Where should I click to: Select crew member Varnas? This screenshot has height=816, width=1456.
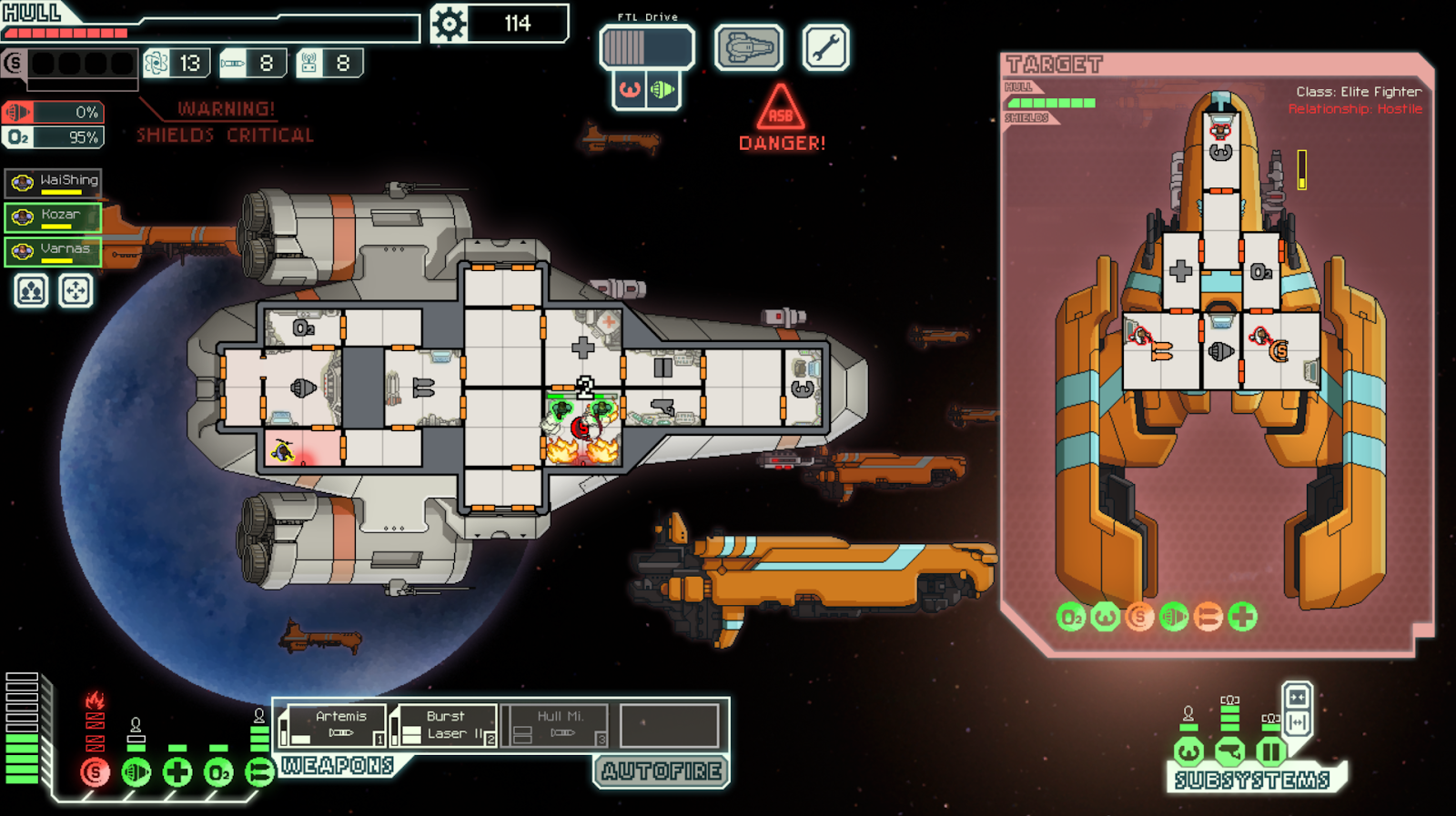(54, 250)
